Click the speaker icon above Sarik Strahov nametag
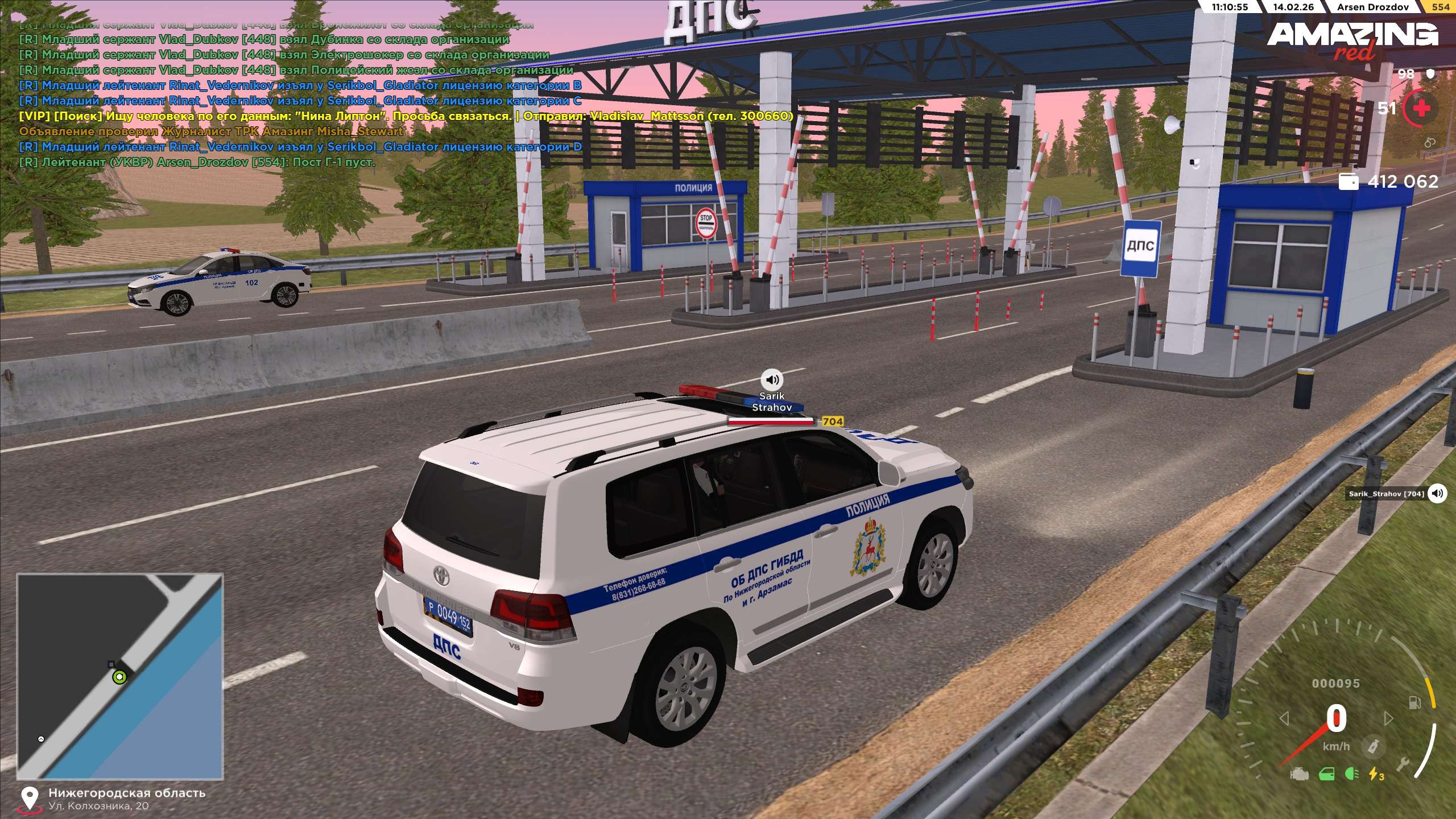Image resolution: width=1456 pixels, height=819 pixels. pos(772,379)
